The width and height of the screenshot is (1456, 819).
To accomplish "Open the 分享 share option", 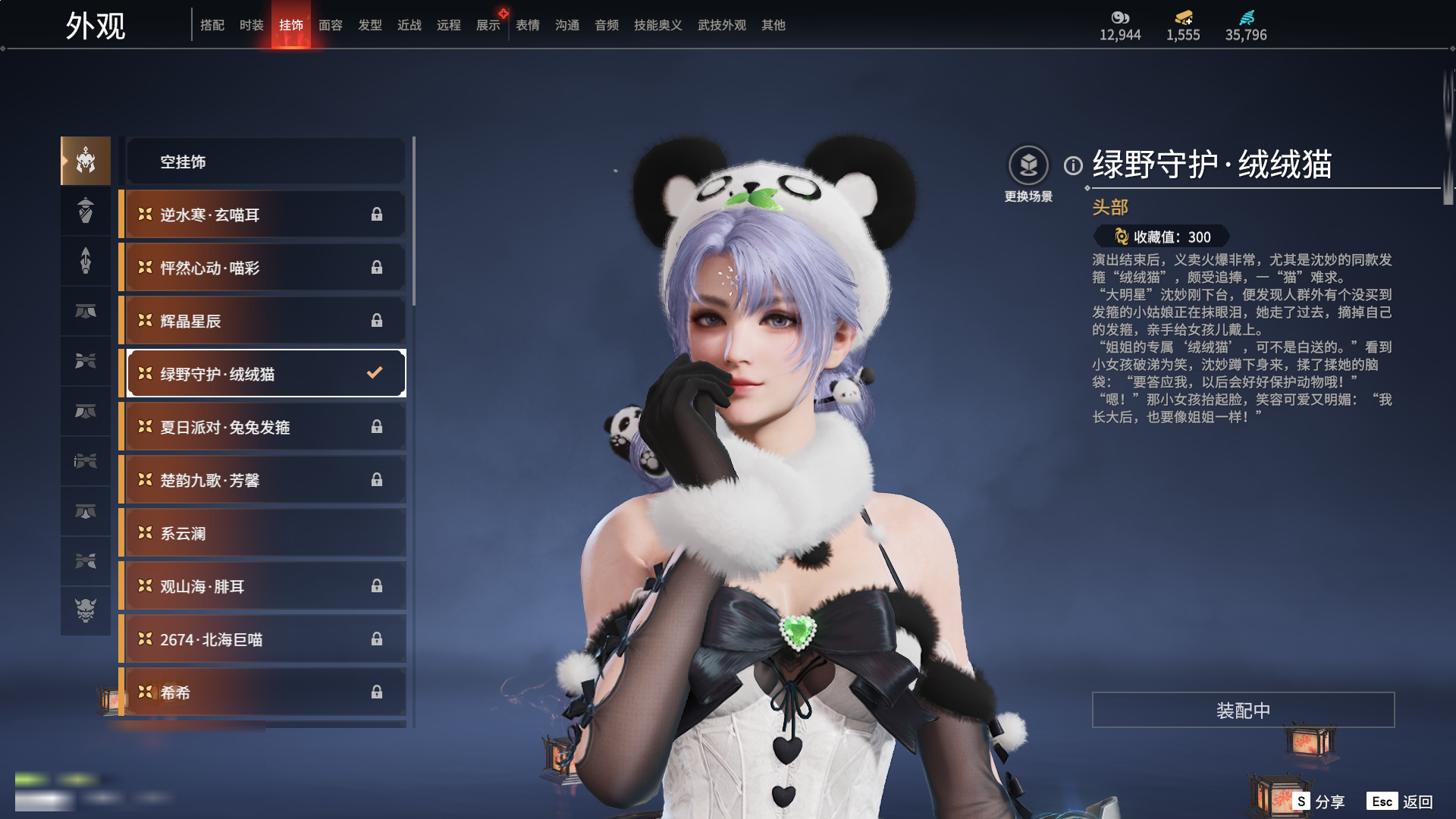I will (1320, 802).
